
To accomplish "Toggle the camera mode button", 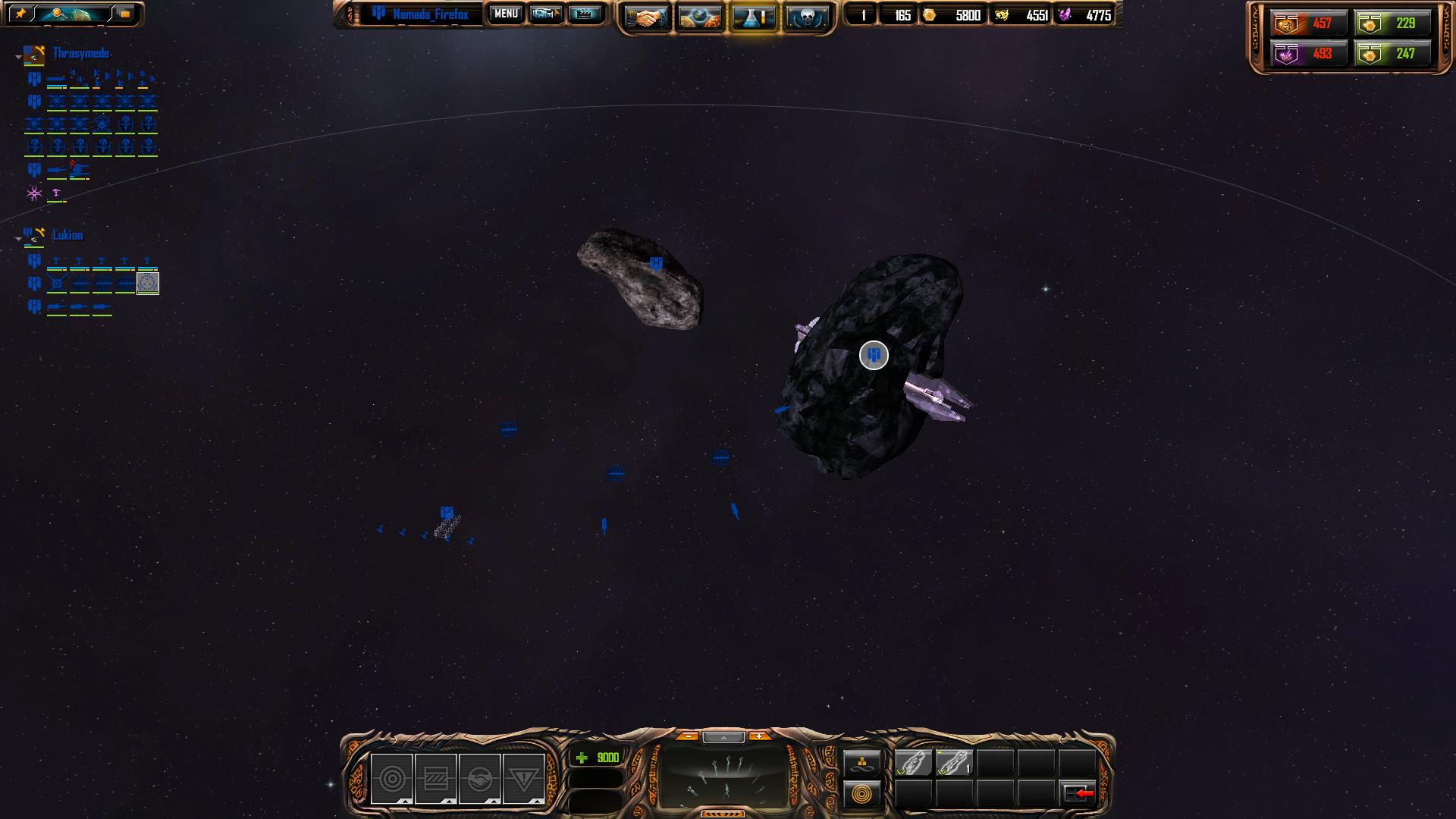I will coord(546,14).
